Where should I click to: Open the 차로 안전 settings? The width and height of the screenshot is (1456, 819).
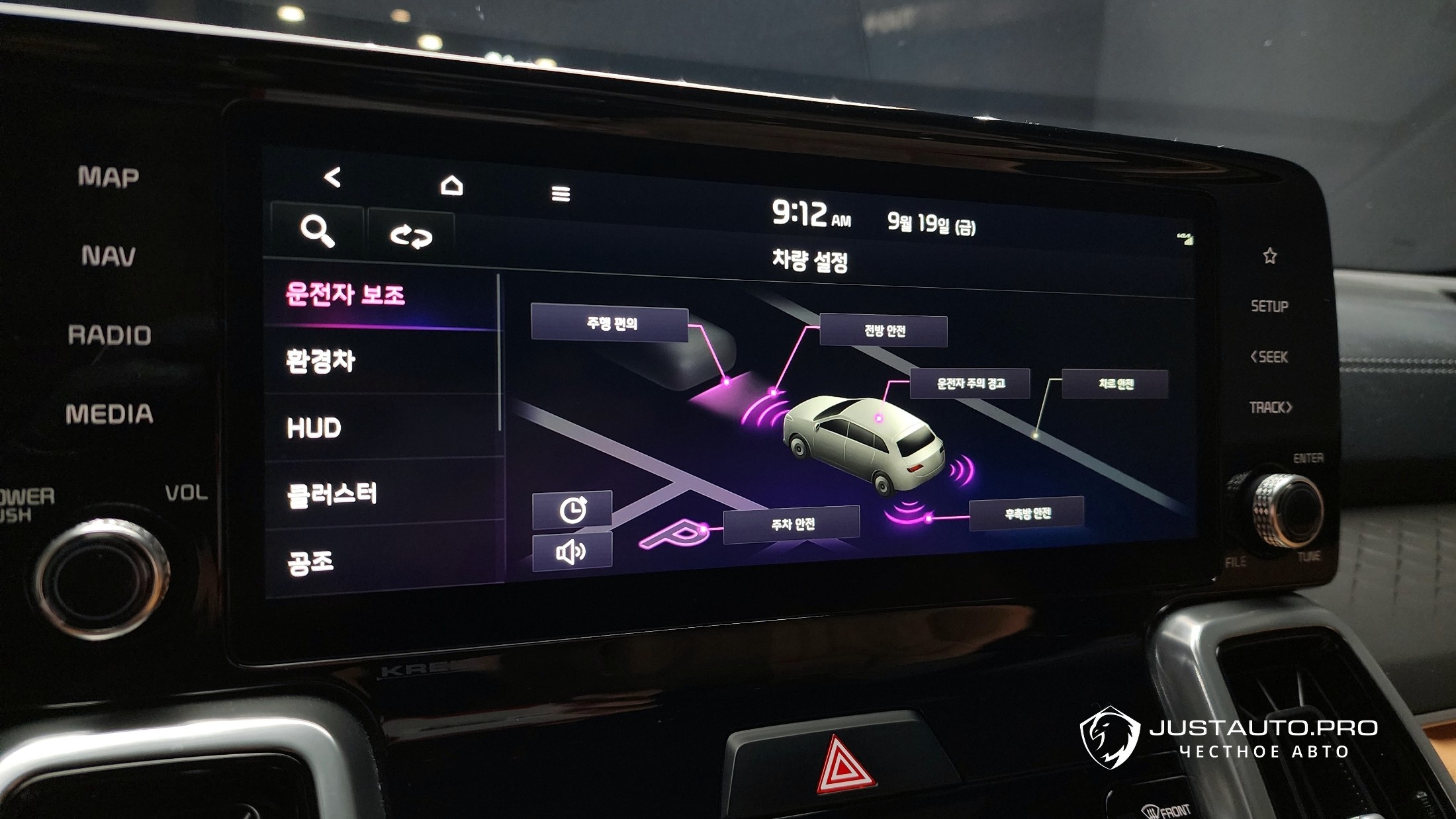pyautogui.click(x=1115, y=384)
